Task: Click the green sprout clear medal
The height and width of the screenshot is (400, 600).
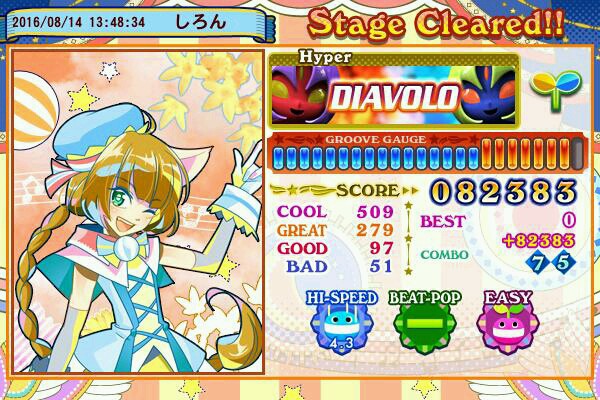Action: pyautogui.click(x=549, y=94)
